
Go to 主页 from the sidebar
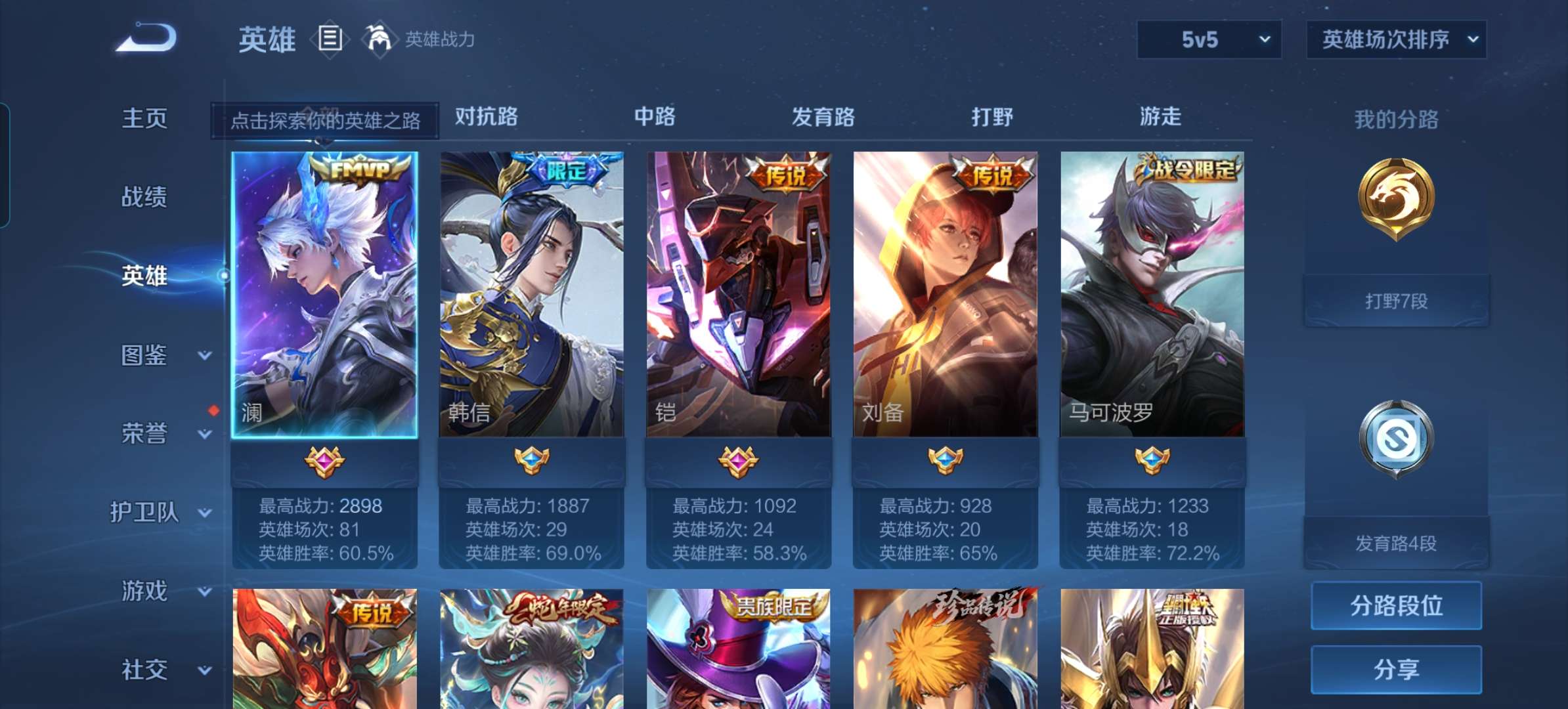[x=143, y=118]
